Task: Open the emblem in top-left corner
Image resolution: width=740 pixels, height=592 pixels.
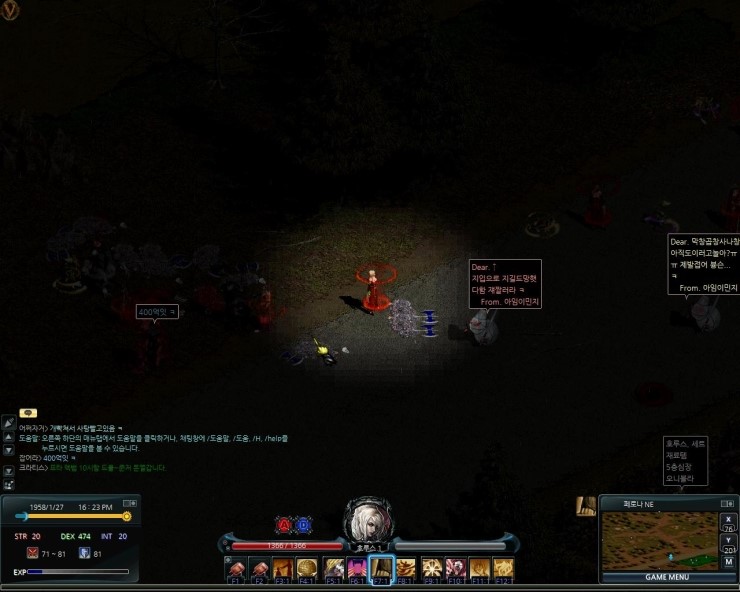Action: 10,11
